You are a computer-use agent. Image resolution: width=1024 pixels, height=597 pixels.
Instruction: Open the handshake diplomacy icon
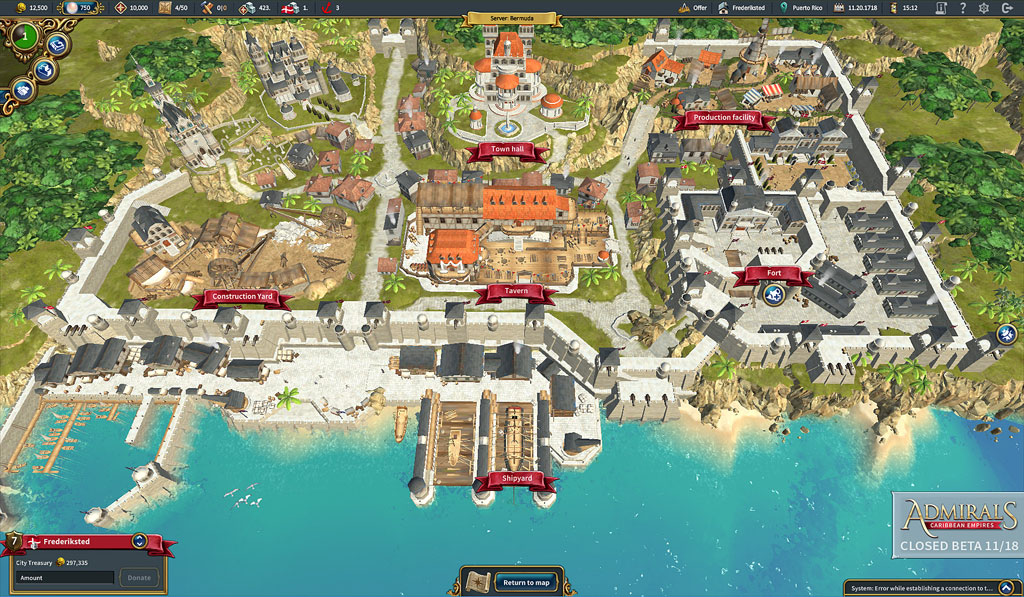pos(24,89)
